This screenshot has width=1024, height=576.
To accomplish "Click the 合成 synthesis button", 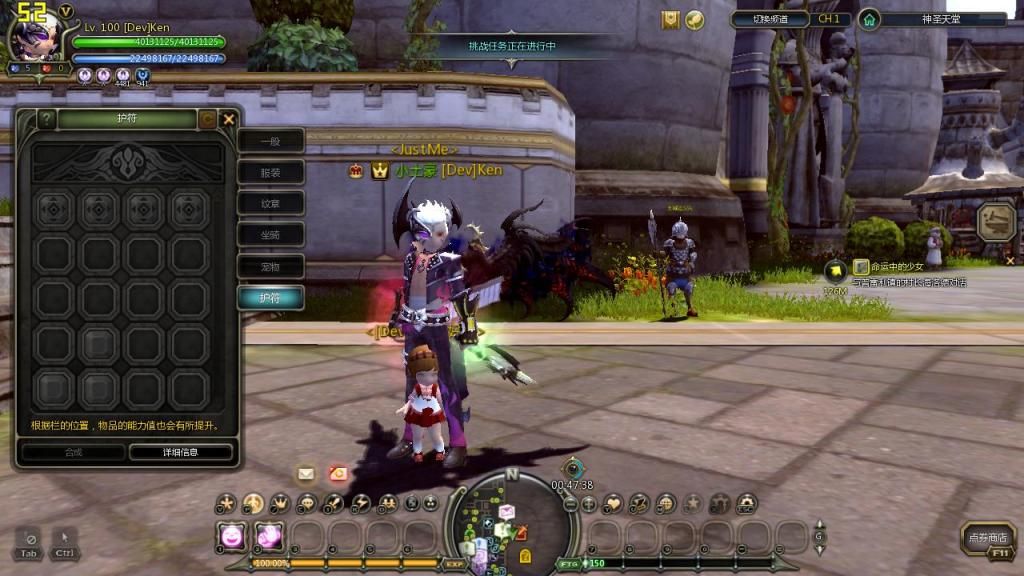I will point(73,452).
